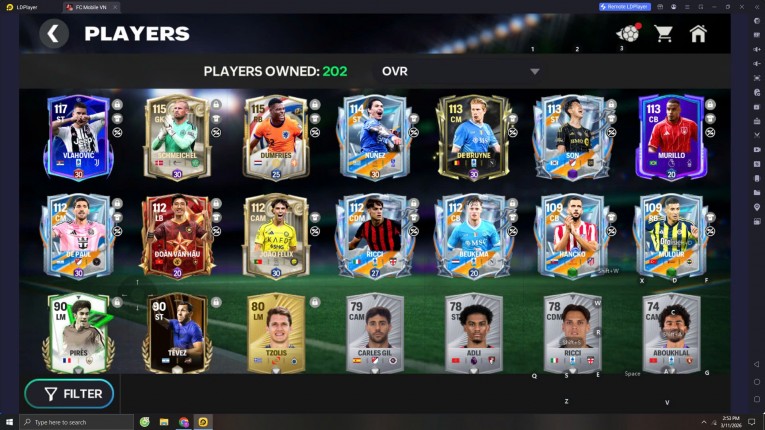Select the Doan Van Hau 112 LB card

177,236
